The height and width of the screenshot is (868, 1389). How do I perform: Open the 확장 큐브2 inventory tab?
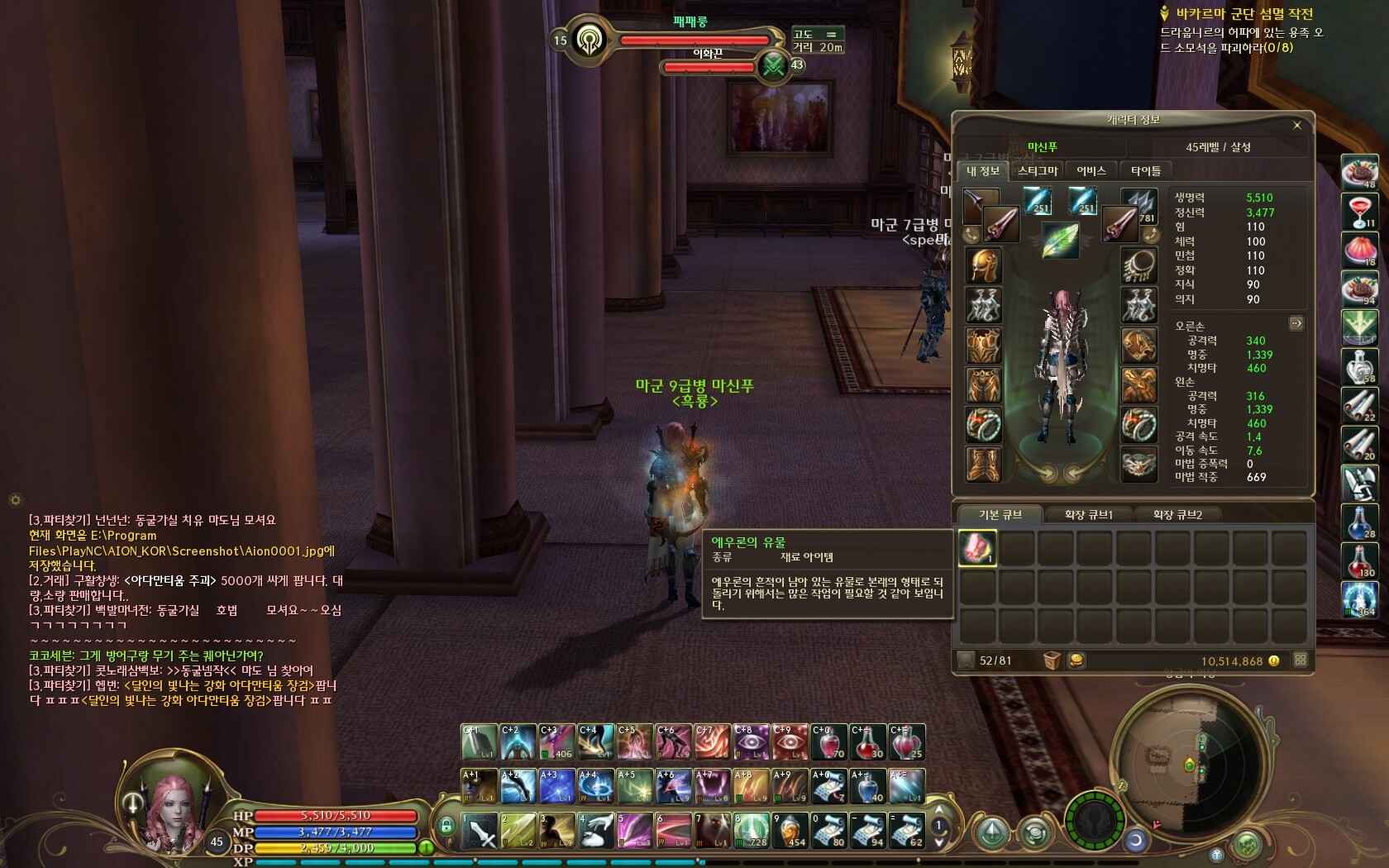1177,515
